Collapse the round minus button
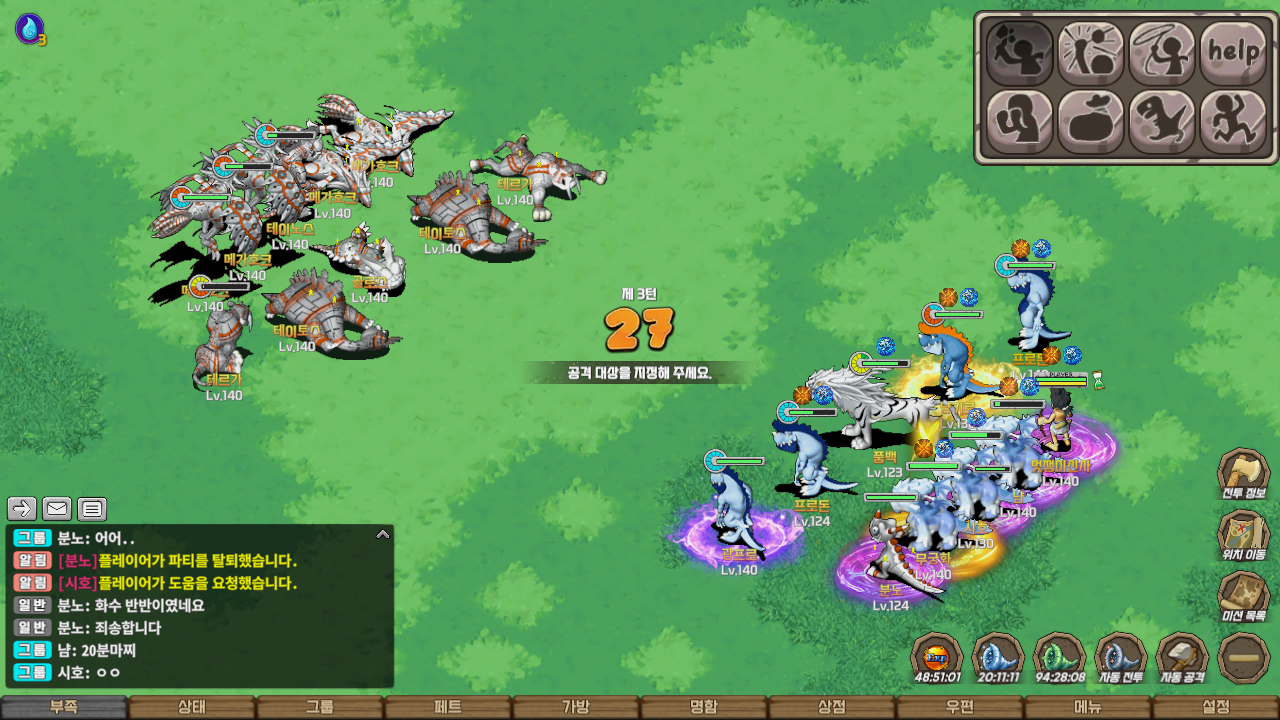This screenshot has height=720, width=1280. [x=1244, y=658]
